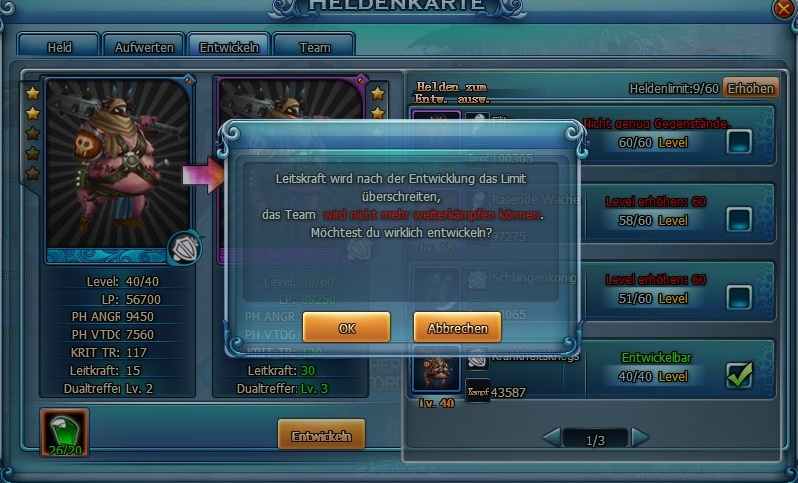Screen dimensions: 798x483
Task: Tick the checkbox for the 58/60 Level hero
Action: [x=739, y=219]
